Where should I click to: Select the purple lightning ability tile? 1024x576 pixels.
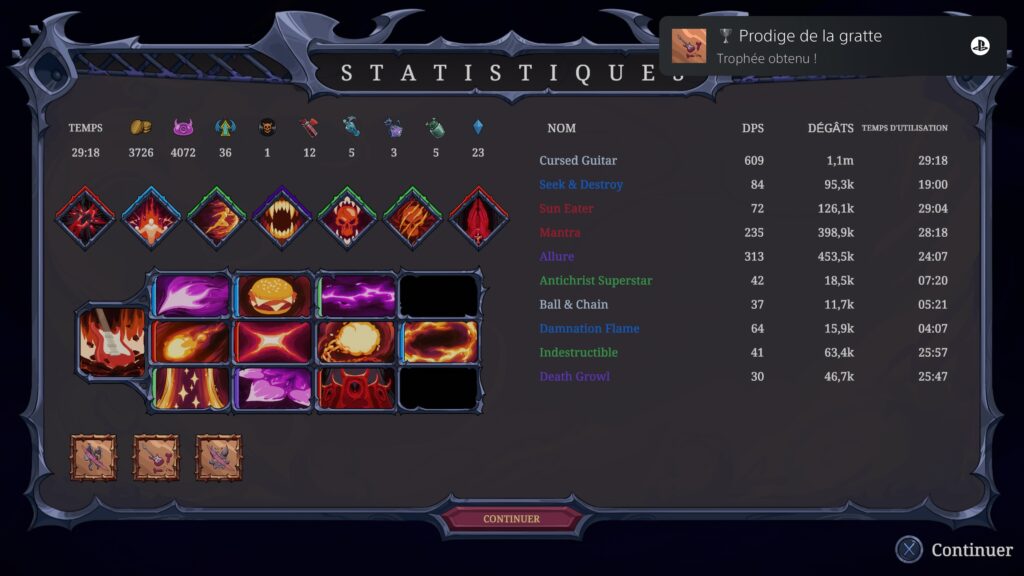(357, 296)
